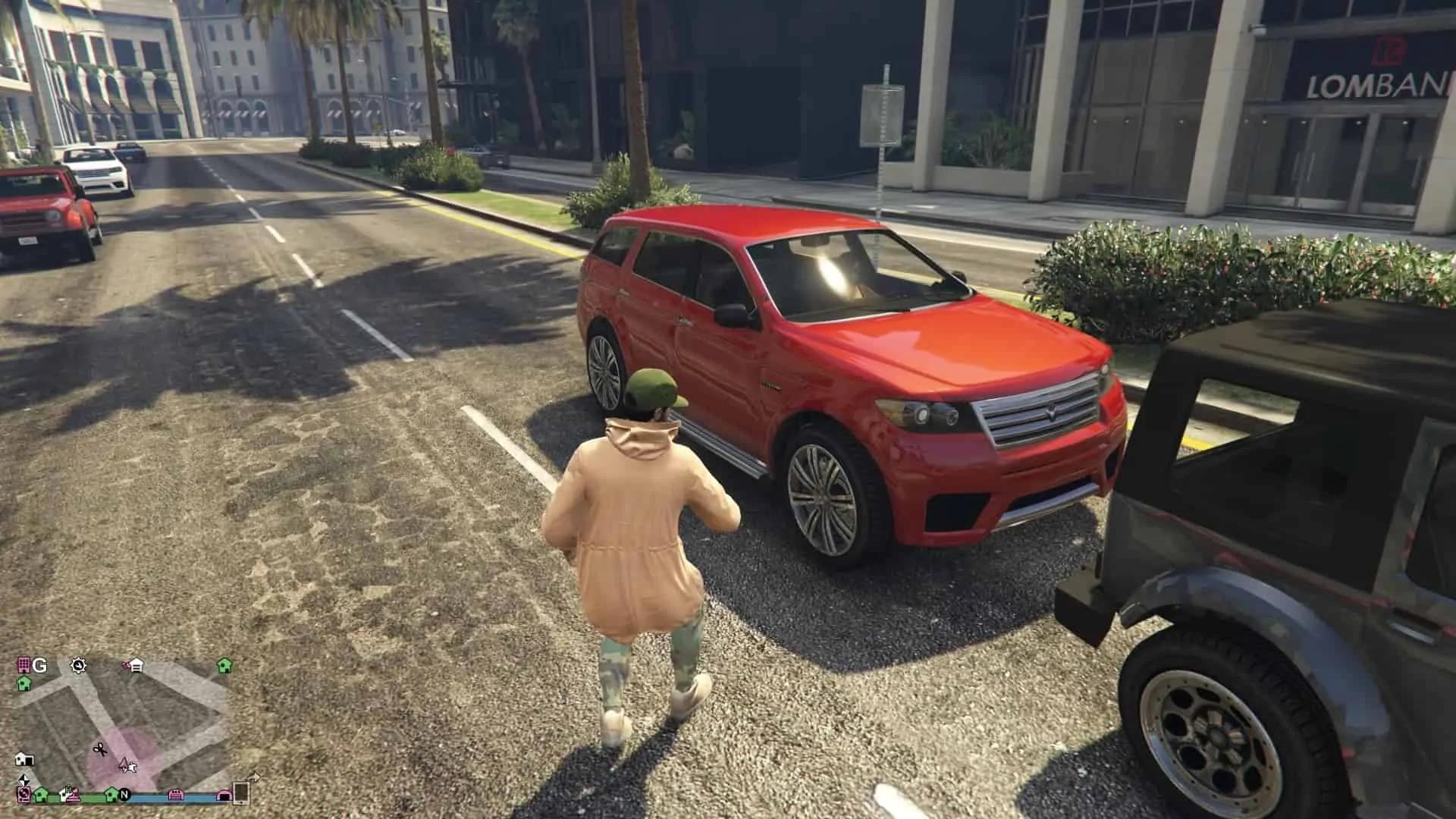Select the gear-shaped clock marker on minimap
1456x819 pixels.
78,666
